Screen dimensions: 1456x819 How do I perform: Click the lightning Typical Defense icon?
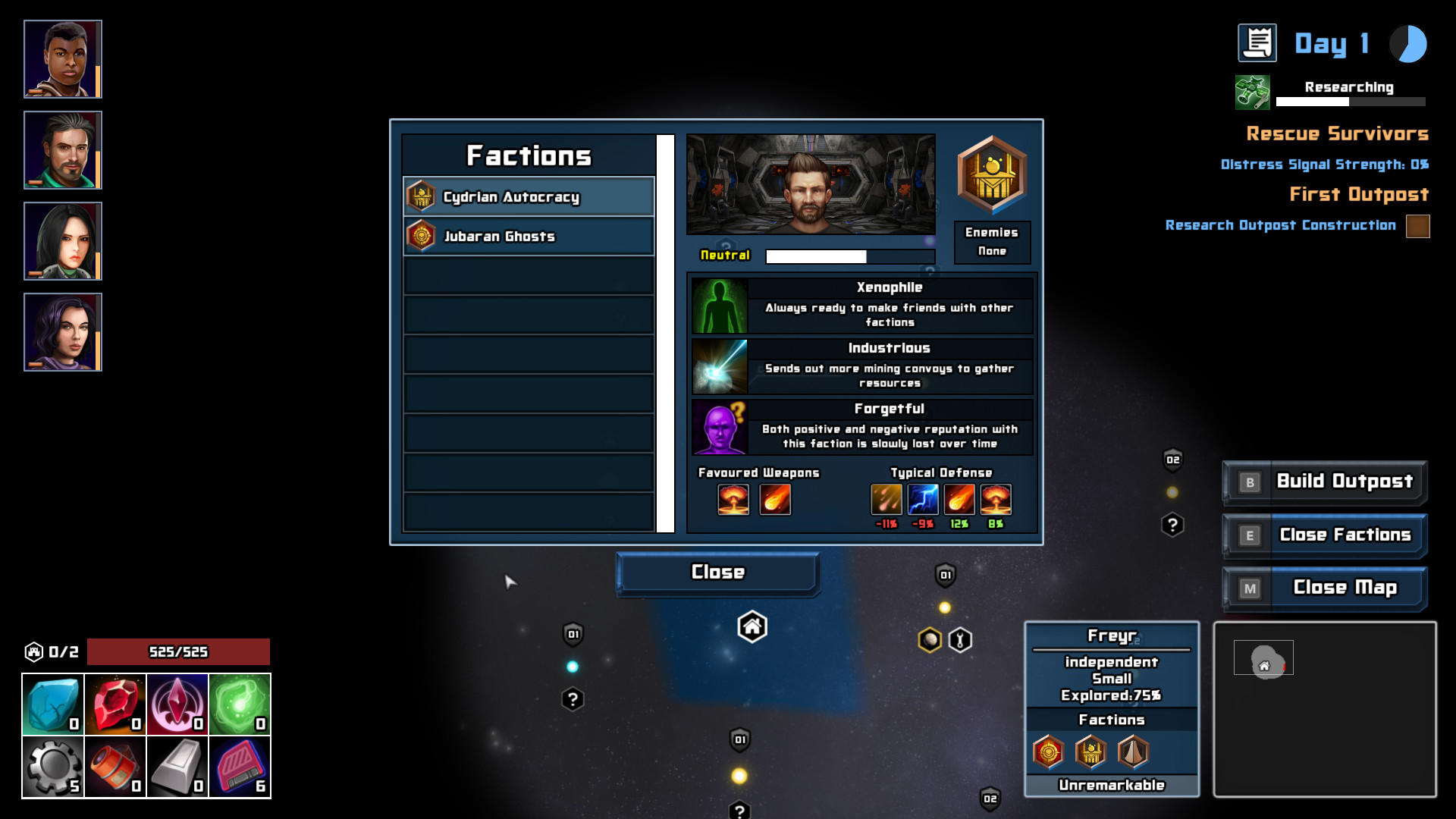922,499
